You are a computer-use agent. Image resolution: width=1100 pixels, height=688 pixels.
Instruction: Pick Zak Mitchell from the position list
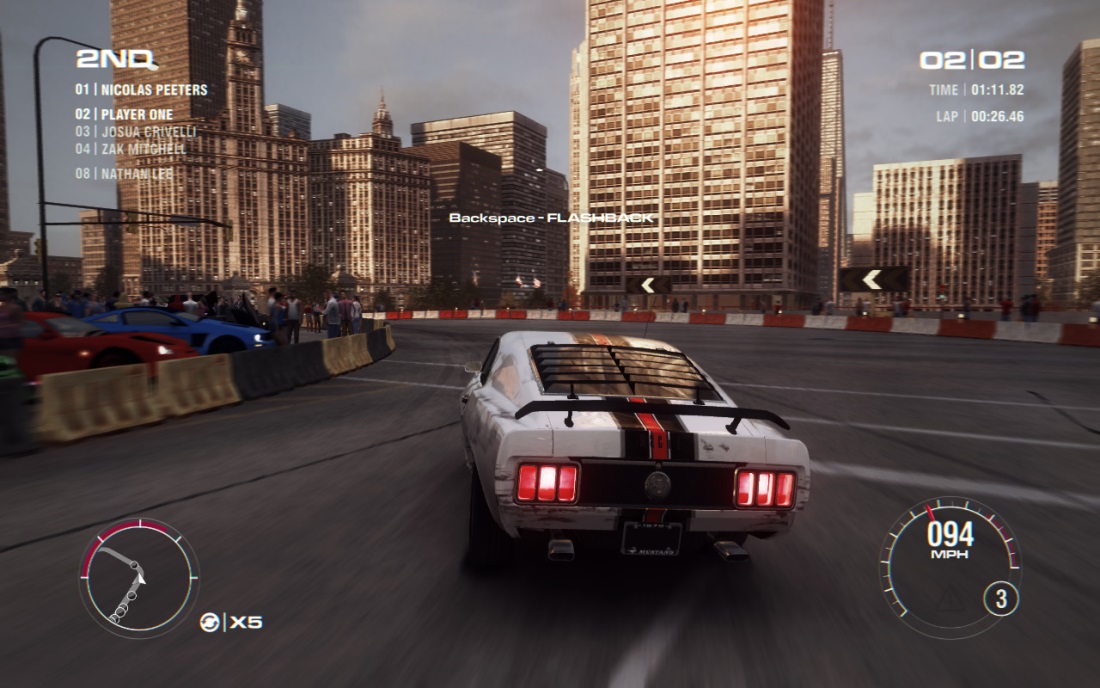[130, 149]
